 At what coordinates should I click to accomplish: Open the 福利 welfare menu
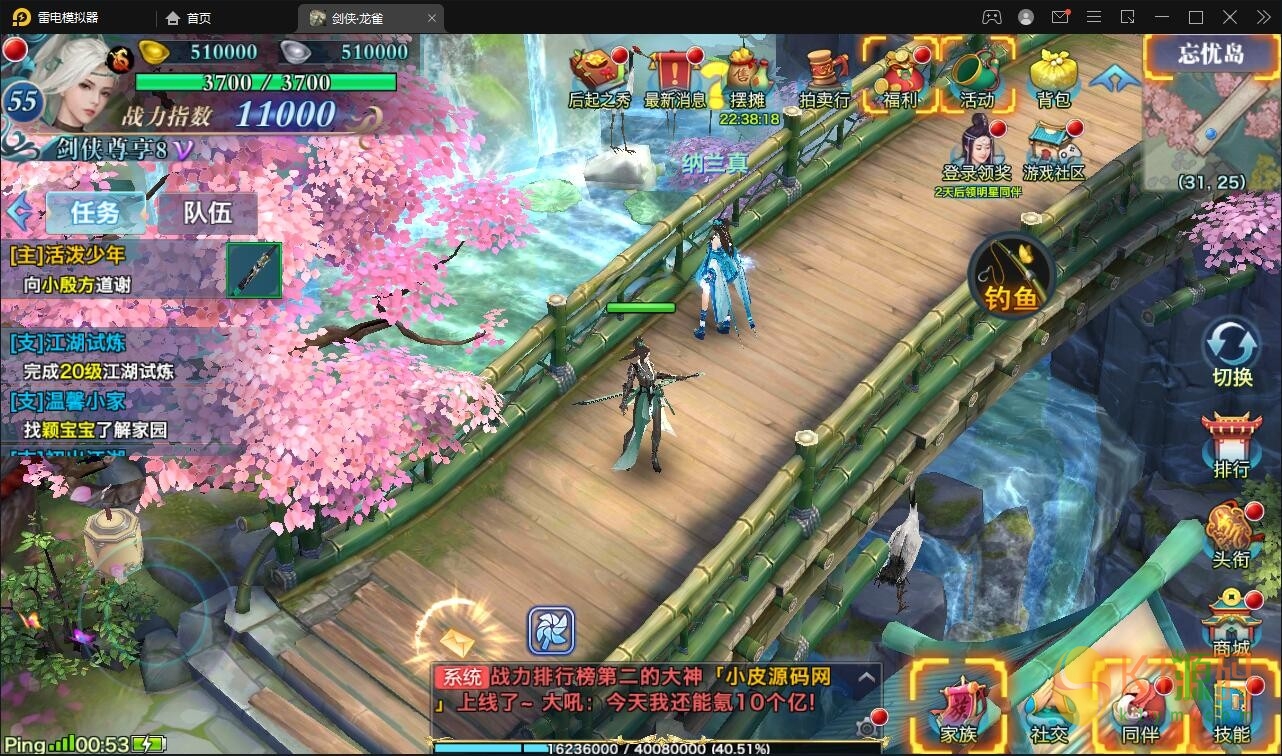[x=901, y=73]
